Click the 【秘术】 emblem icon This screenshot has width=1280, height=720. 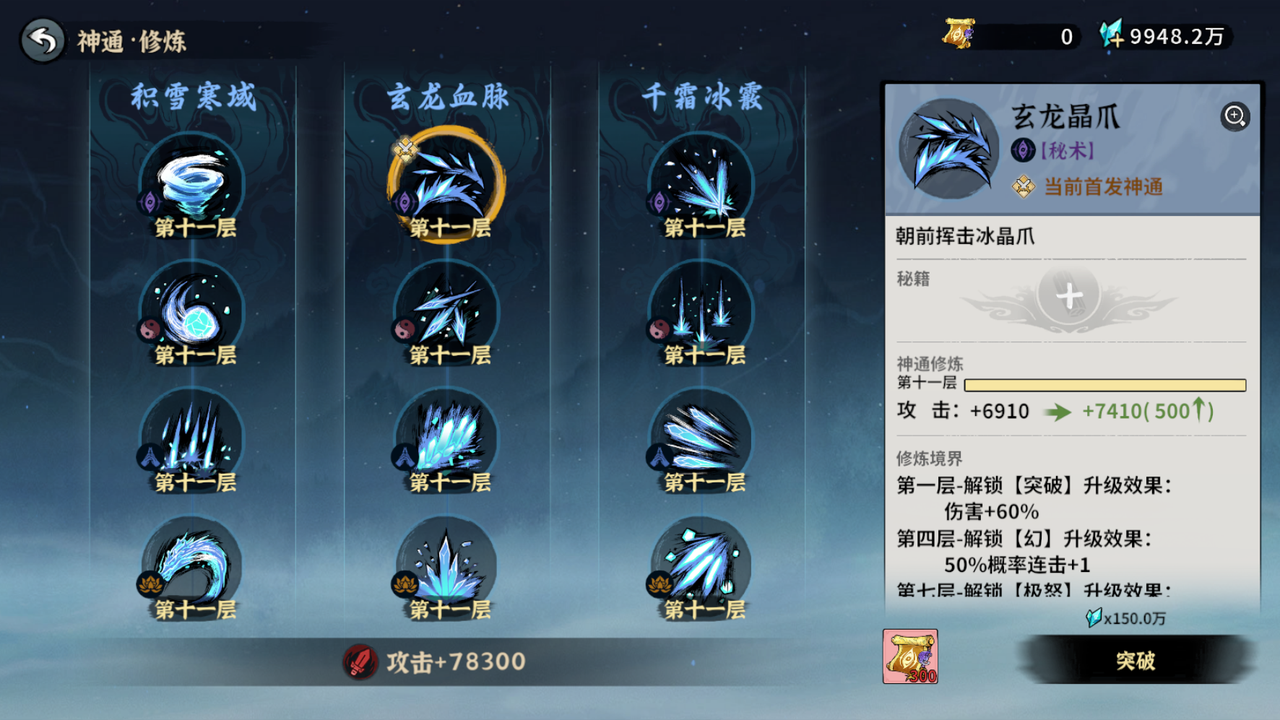click(x=1023, y=150)
